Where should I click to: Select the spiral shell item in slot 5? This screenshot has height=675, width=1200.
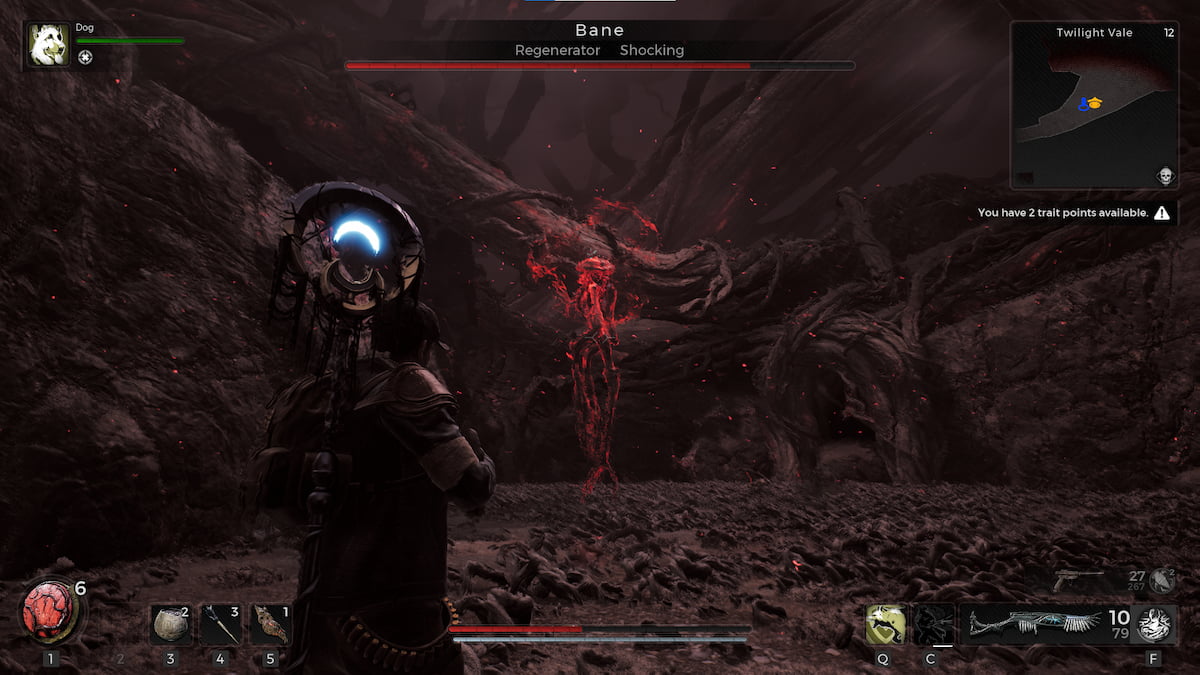tap(270, 625)
